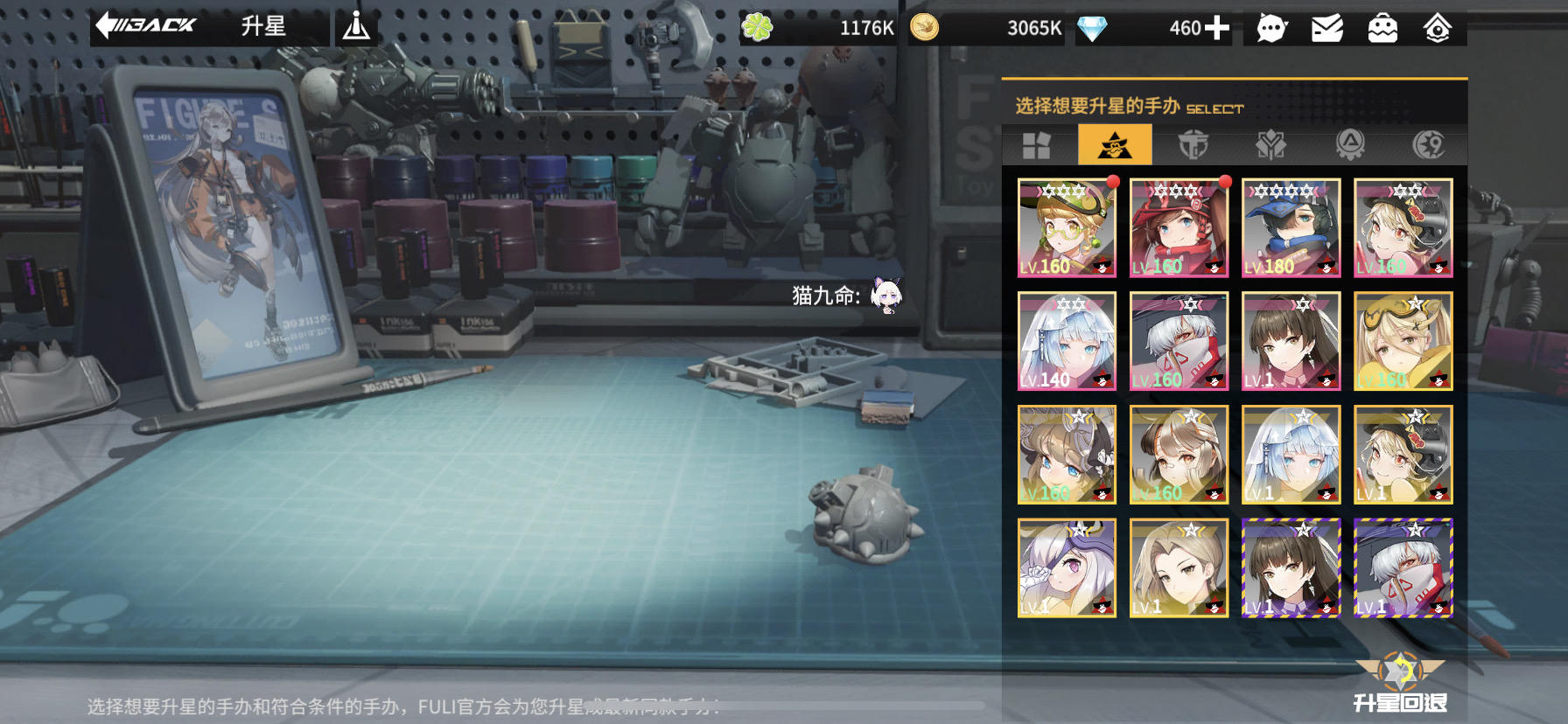Select the LV.140 white-haired bride figure

click(1066, 341)
